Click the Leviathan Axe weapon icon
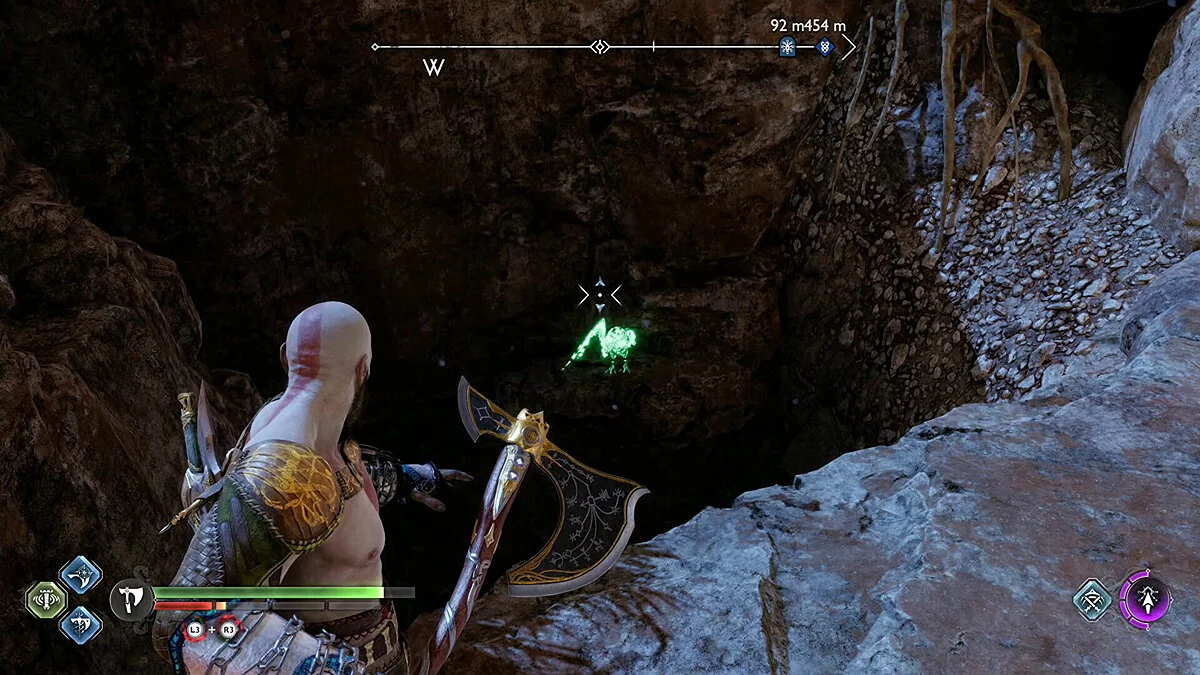Image resolution: width=1200 pixels, height=675 pixels. (131, 600)
